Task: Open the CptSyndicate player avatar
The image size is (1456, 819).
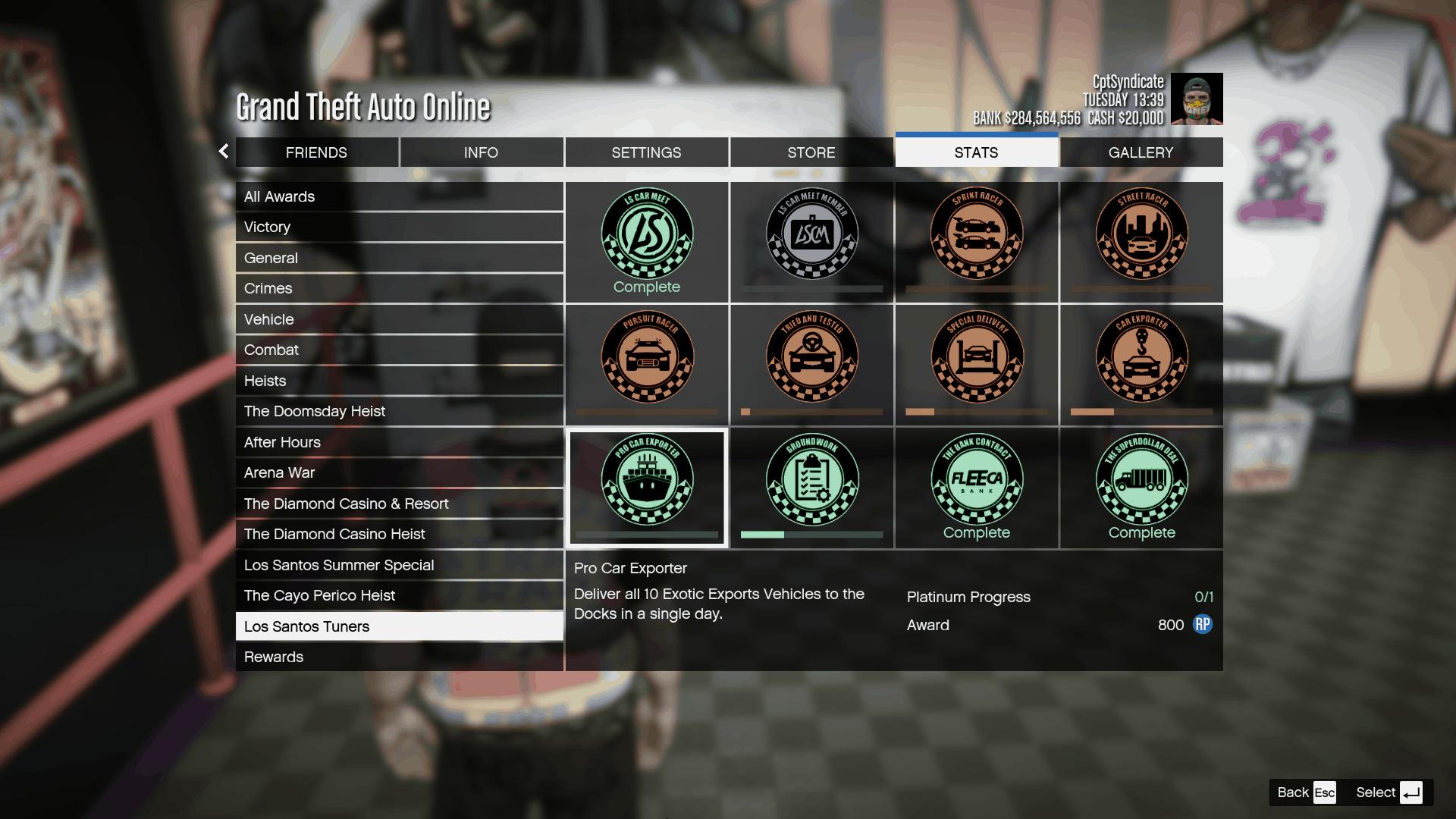Action: pyautogui.click(x=1197, y=99)
